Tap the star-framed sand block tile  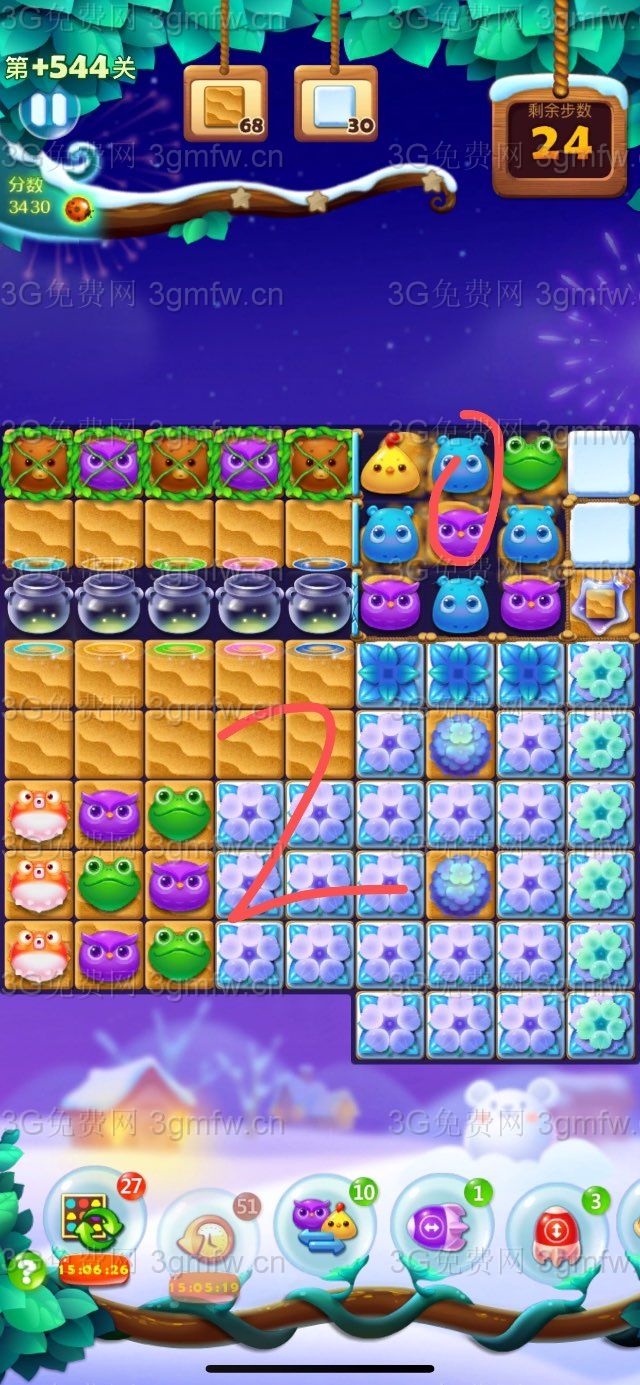click(600, 603)
